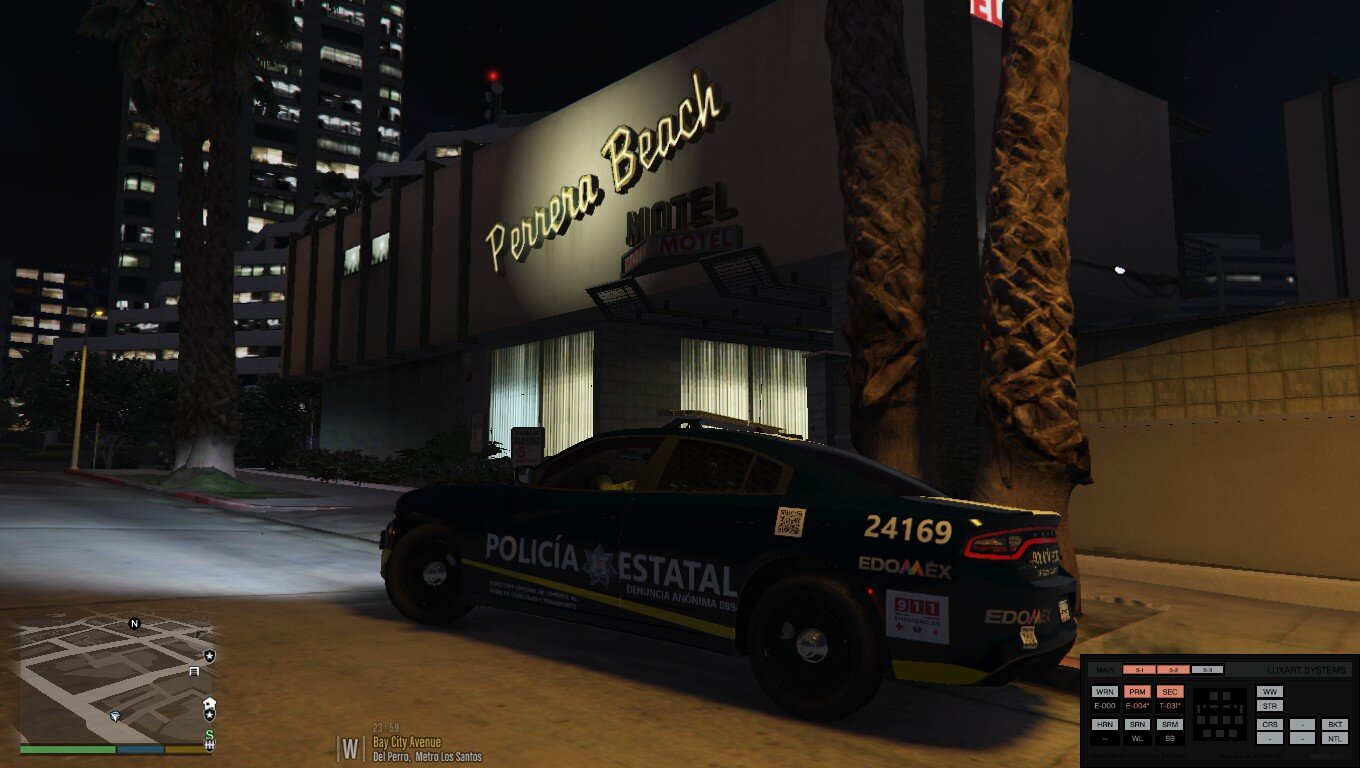The image size is (1360, 768).
Task: Select the green S marker on minimap
Action: (209, 736)
